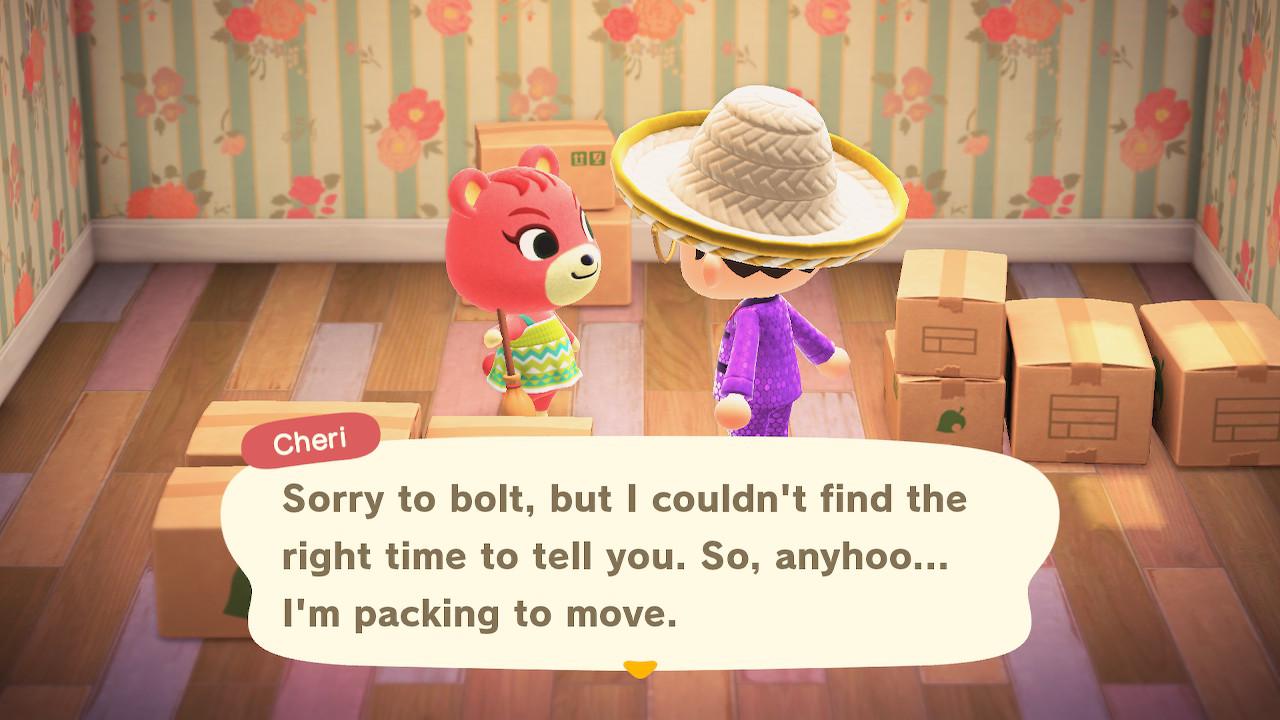Click Cheri's dialogue speech bubble

pyautogui.click(x=640, y=554)
